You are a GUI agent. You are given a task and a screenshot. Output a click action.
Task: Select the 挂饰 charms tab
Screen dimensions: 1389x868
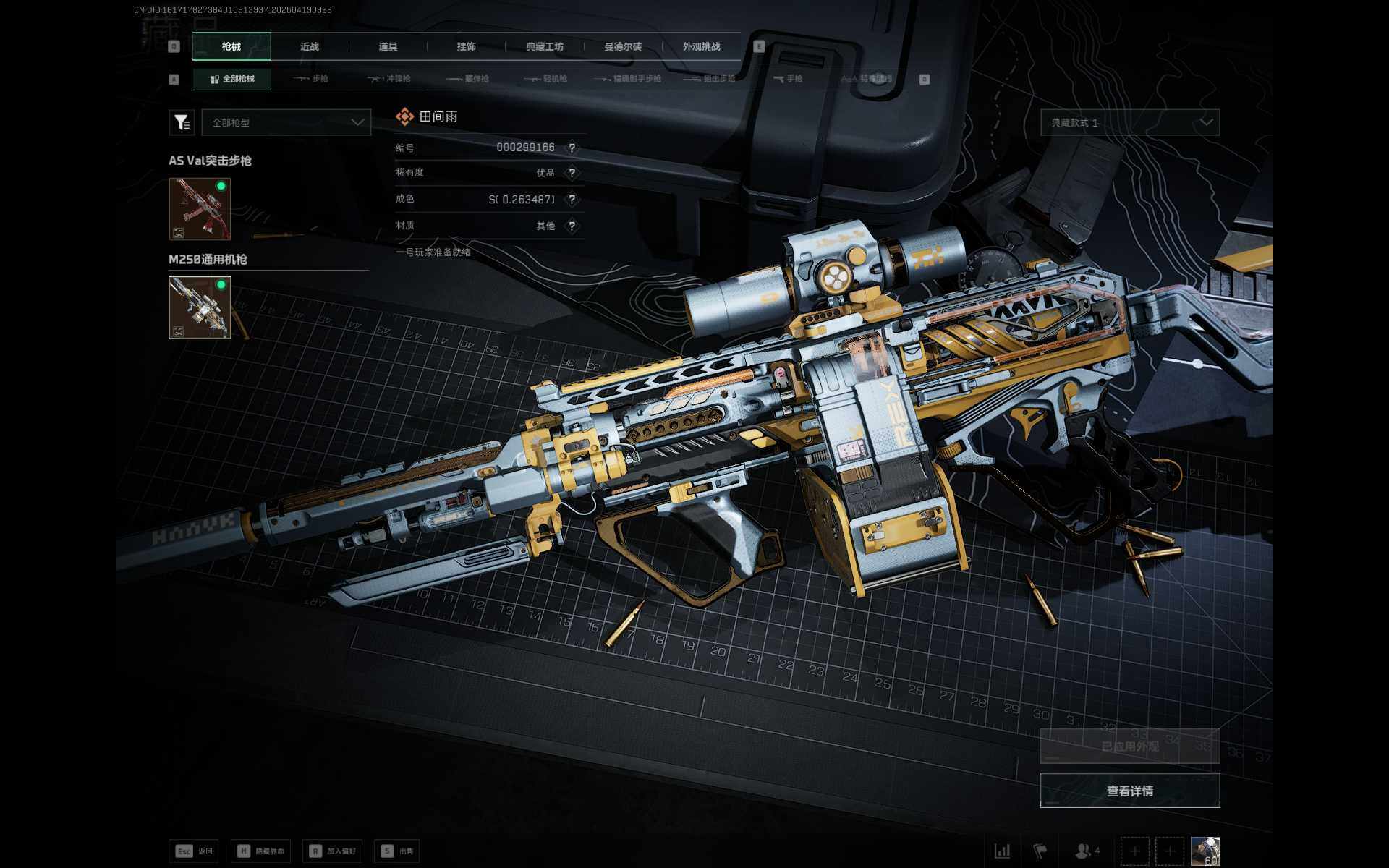(x=466, y=47)
